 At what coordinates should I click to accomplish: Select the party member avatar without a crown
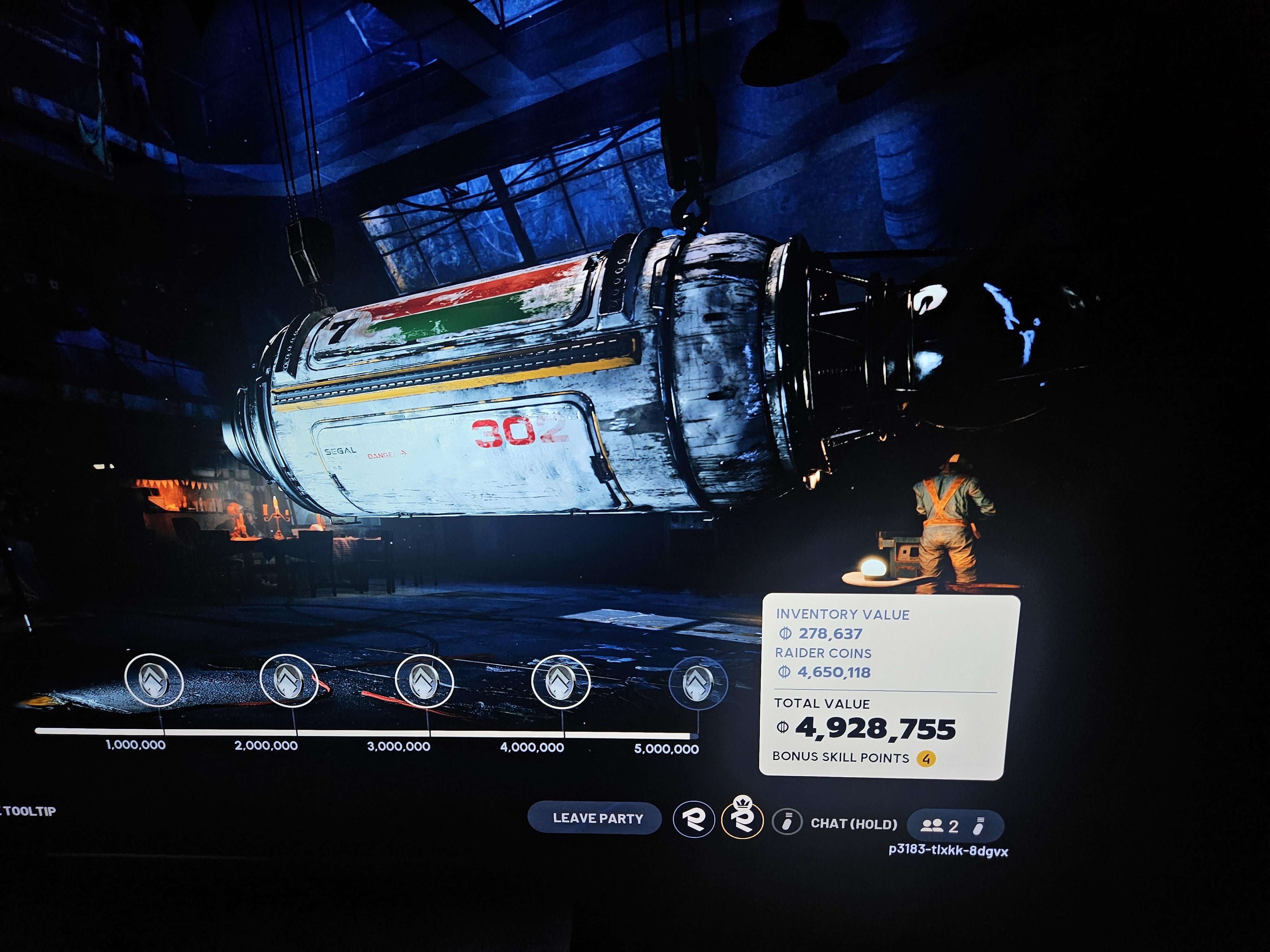693,819
